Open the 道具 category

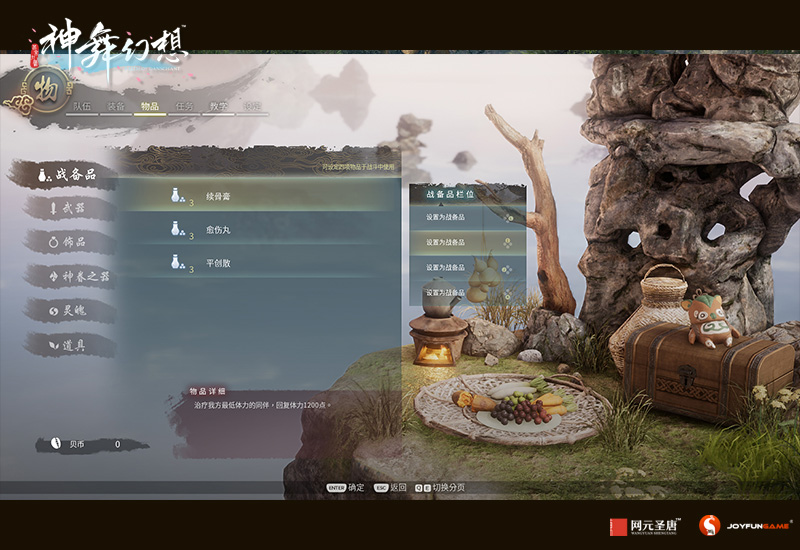[x=74, y=344]
